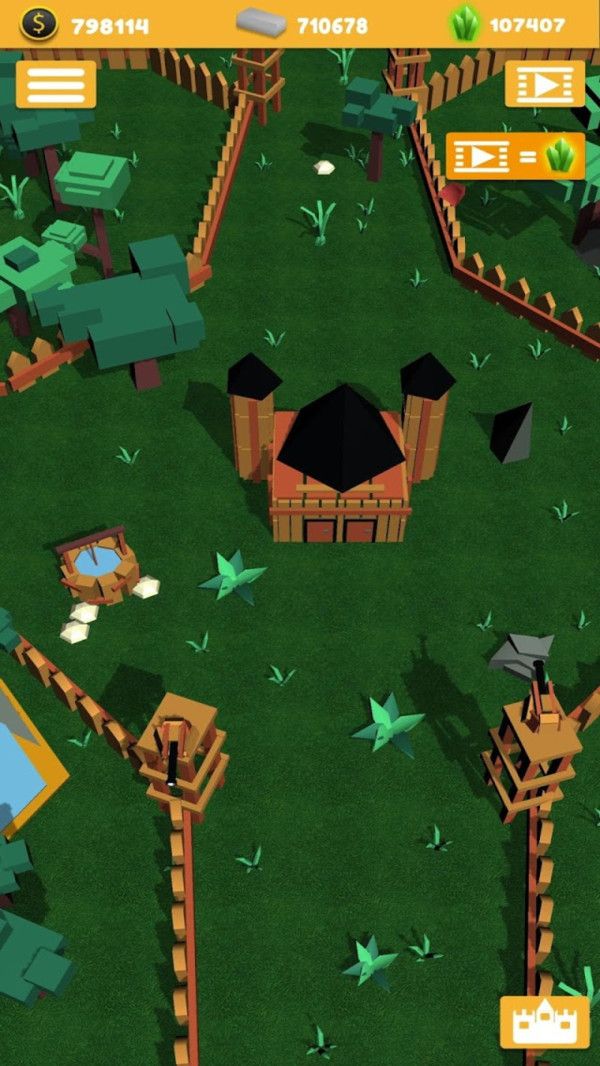The width and height of the screenshot is (600, 1066).
Task: Open the castle build menu
Action: pos(543,1021)
